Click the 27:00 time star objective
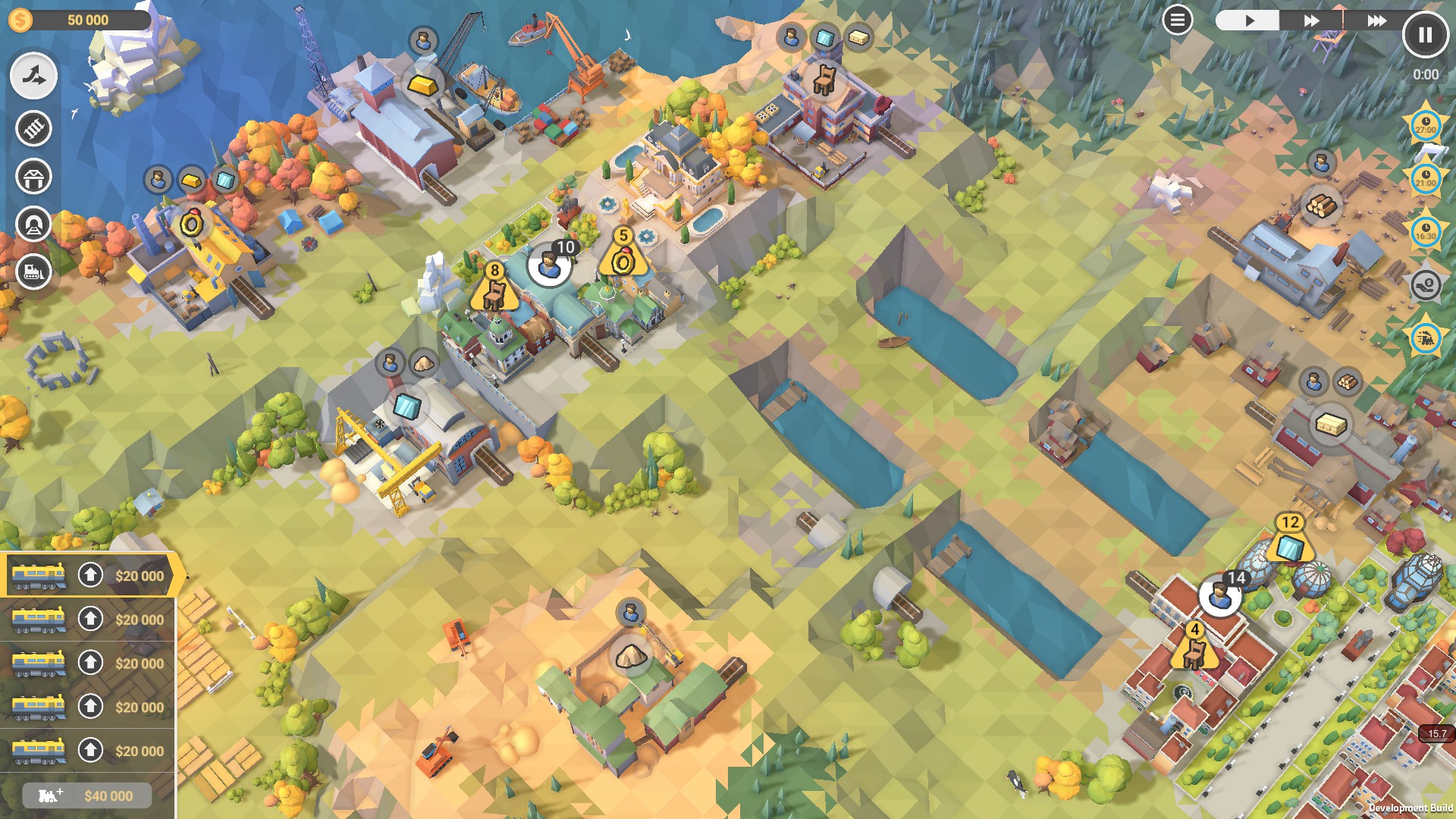The height and width of the screenshot is (819, 1456). coord(1426,124)
